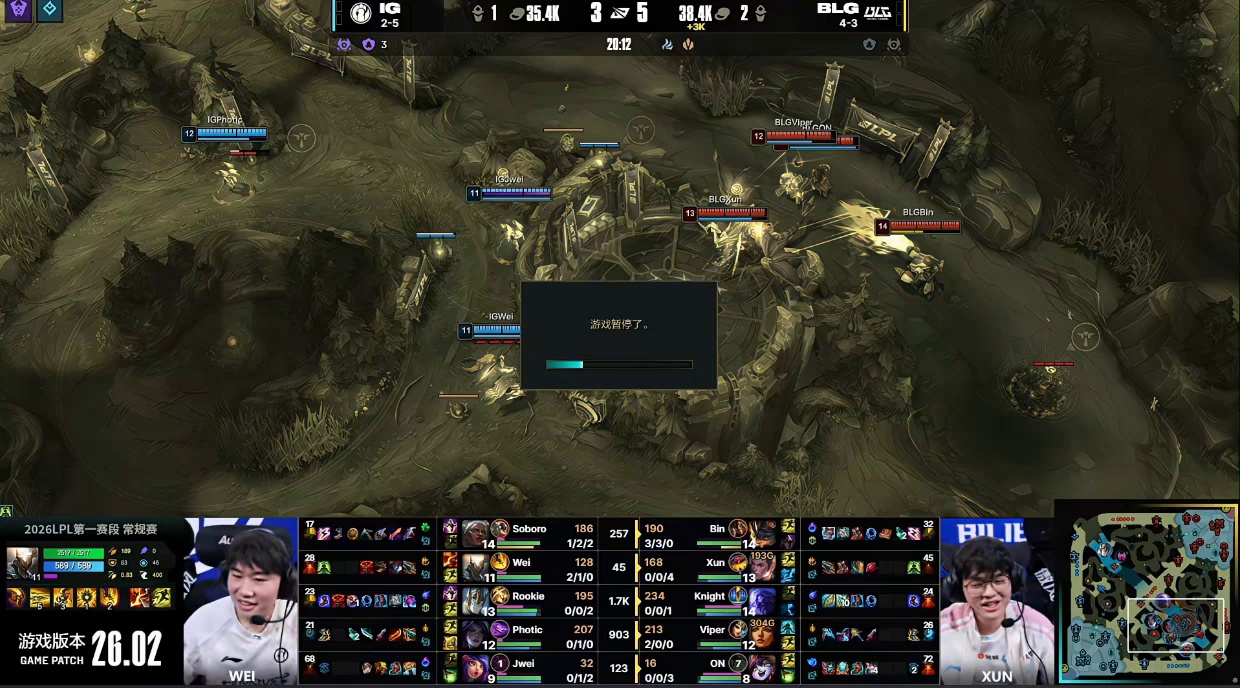1240x688 pixels.
Task: Click the purple crest icon at top-left
Action: pos(18,11)
